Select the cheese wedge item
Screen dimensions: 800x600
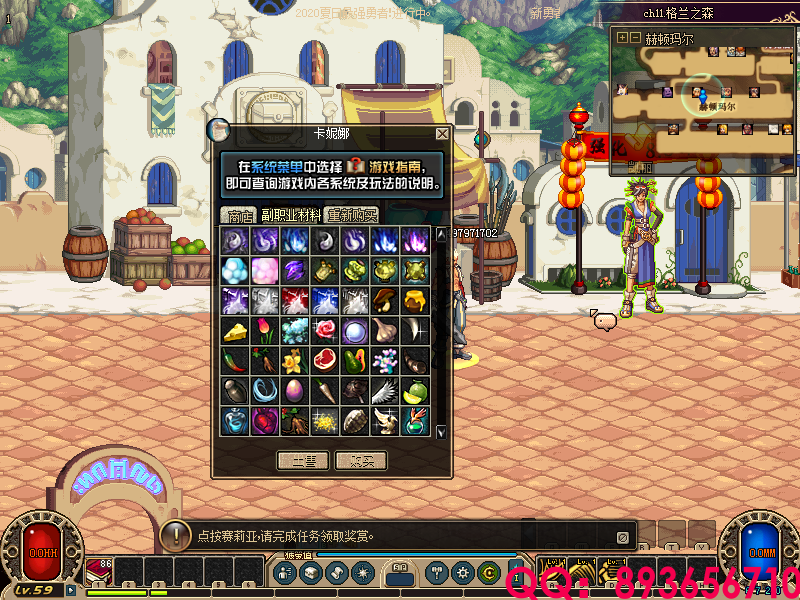(234, 330)
